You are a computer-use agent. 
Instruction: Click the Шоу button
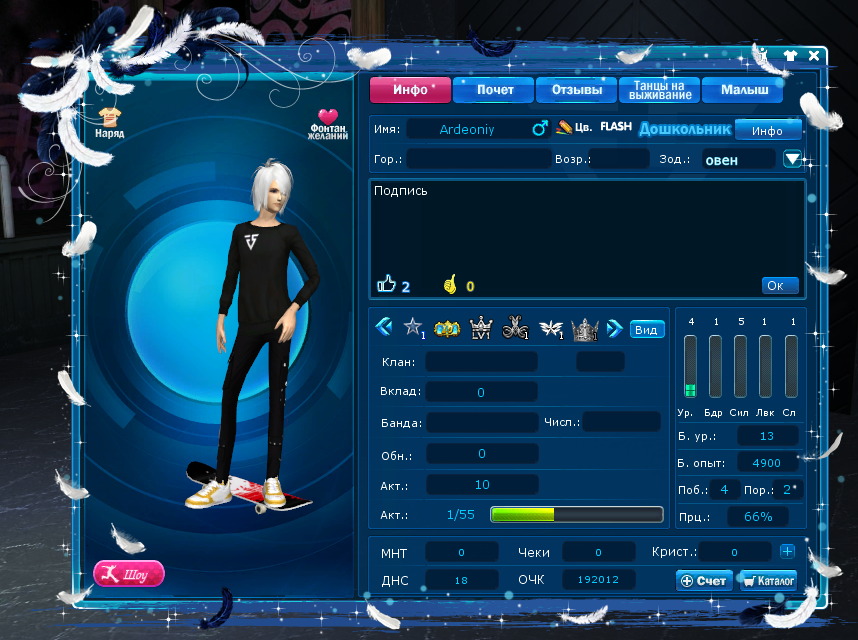click(x=129, y=574)
